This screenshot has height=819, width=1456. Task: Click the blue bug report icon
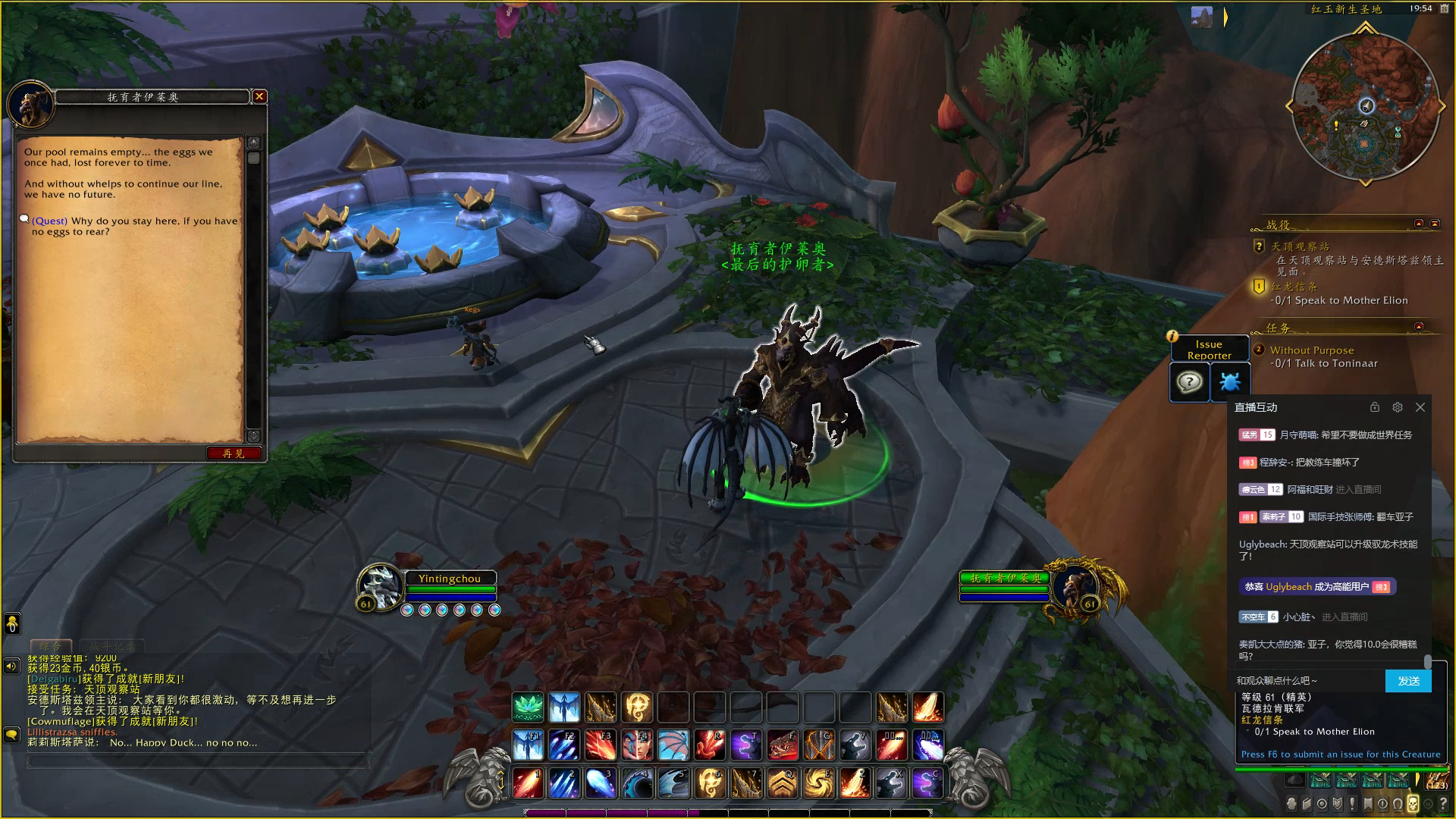coord(1229,381)
